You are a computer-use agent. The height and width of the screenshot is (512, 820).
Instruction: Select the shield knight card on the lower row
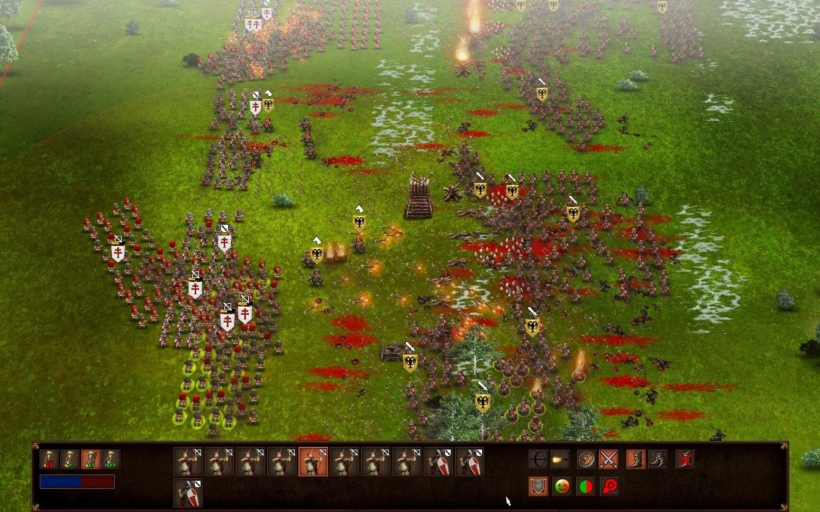188,492
